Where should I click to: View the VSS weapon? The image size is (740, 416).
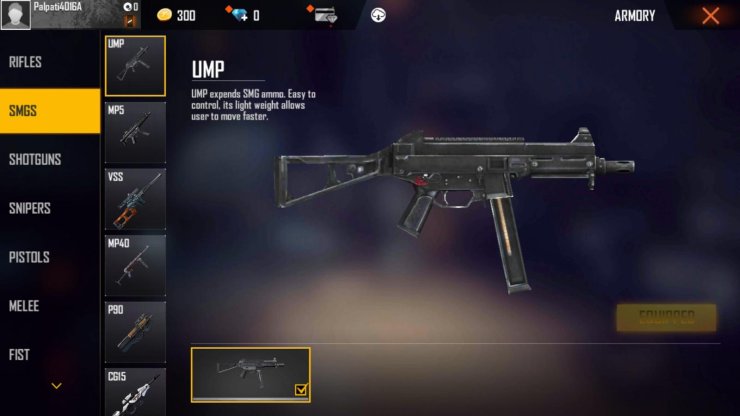point(135,199)
